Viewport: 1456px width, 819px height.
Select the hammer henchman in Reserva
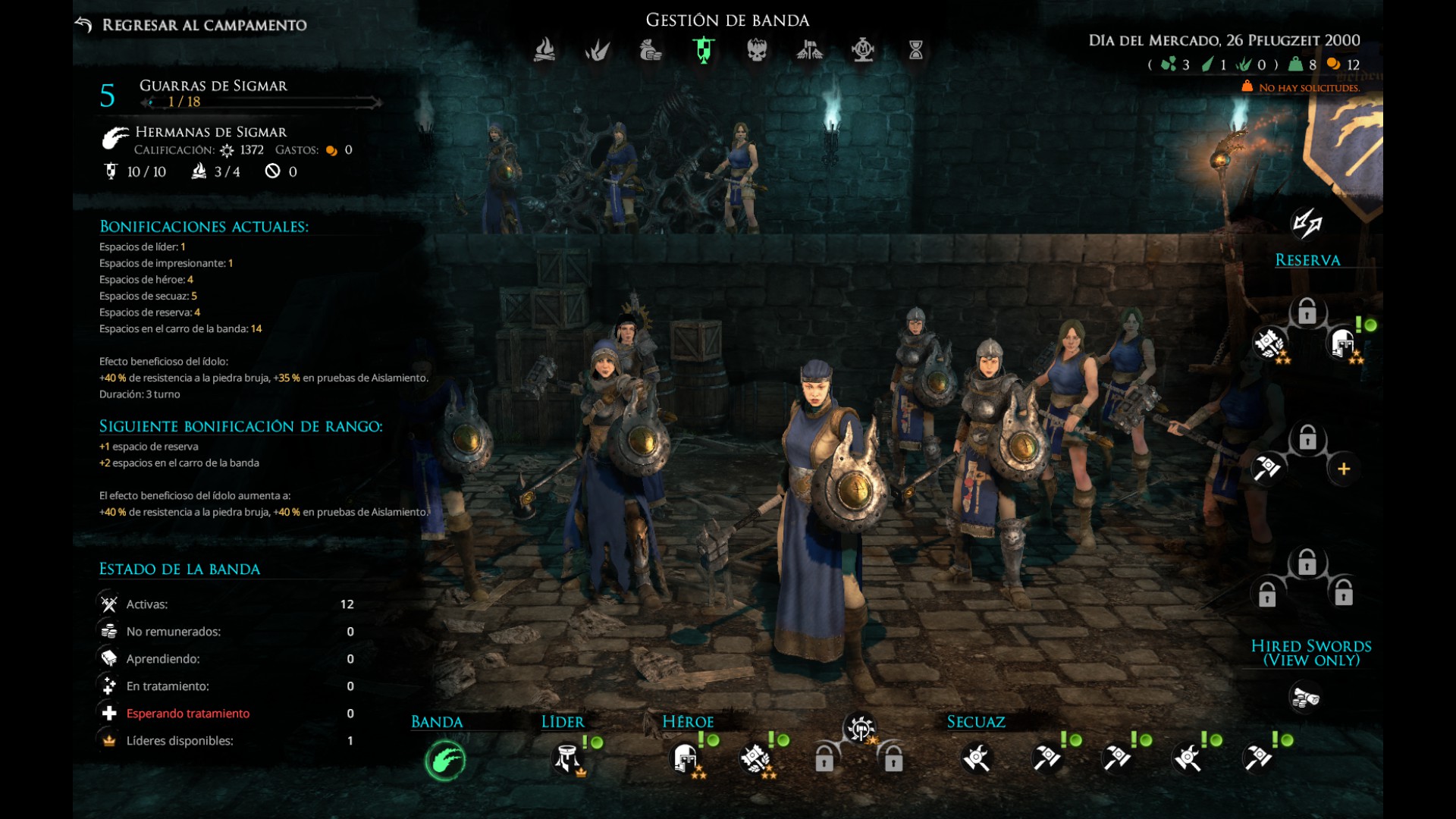(x=1267, y=469)
